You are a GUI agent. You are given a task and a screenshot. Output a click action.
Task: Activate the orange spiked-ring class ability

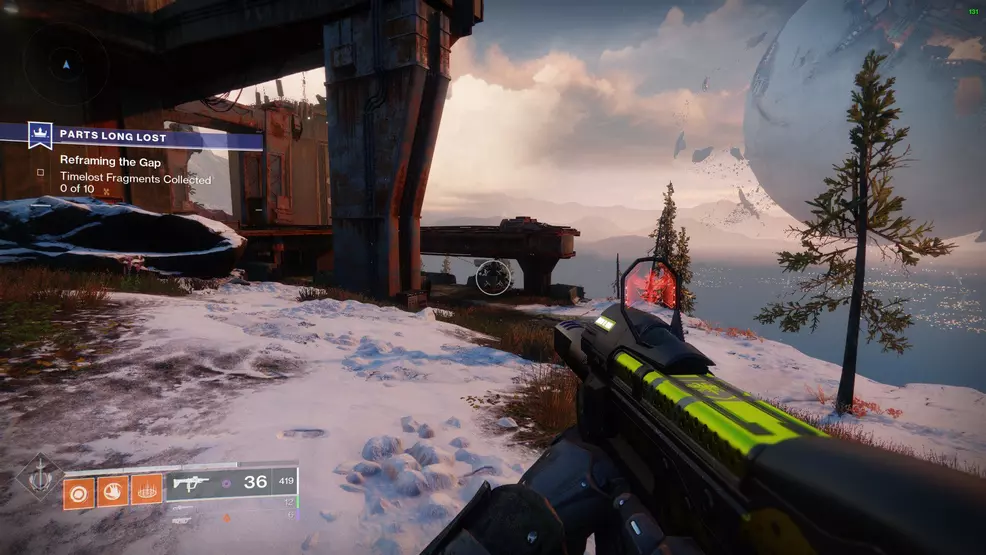point(146,490)
